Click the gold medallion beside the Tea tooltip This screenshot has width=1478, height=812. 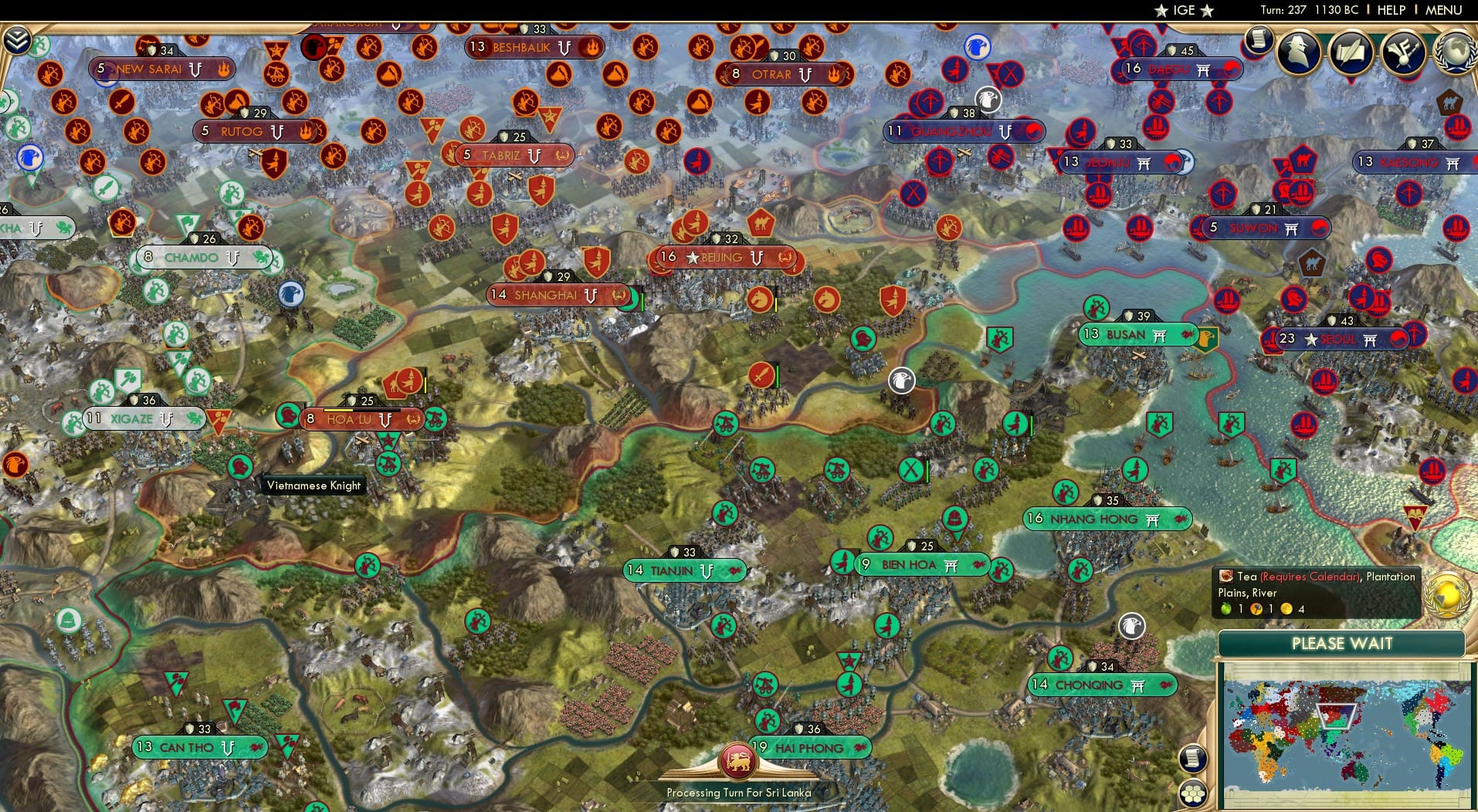[1446, 594]
